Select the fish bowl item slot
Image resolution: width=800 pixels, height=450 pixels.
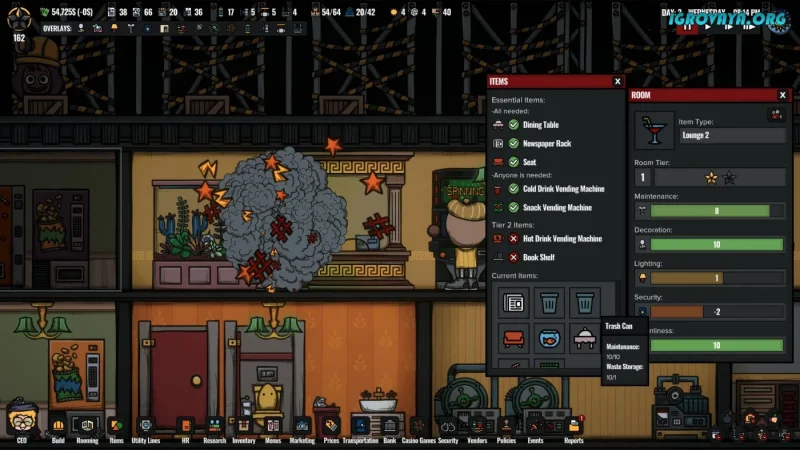[x=549, y=338]
